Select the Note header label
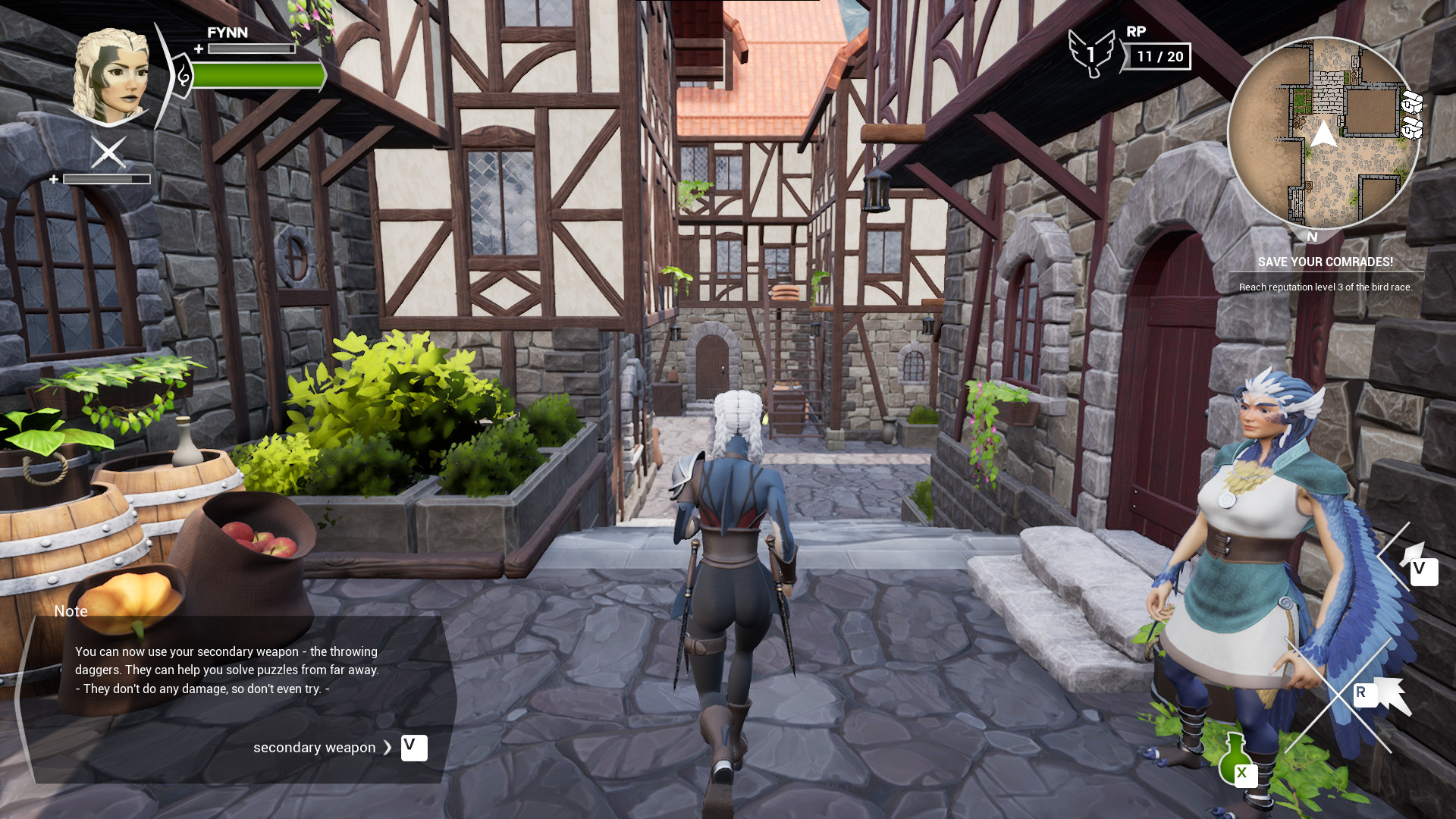 click(x=70, y=611)
